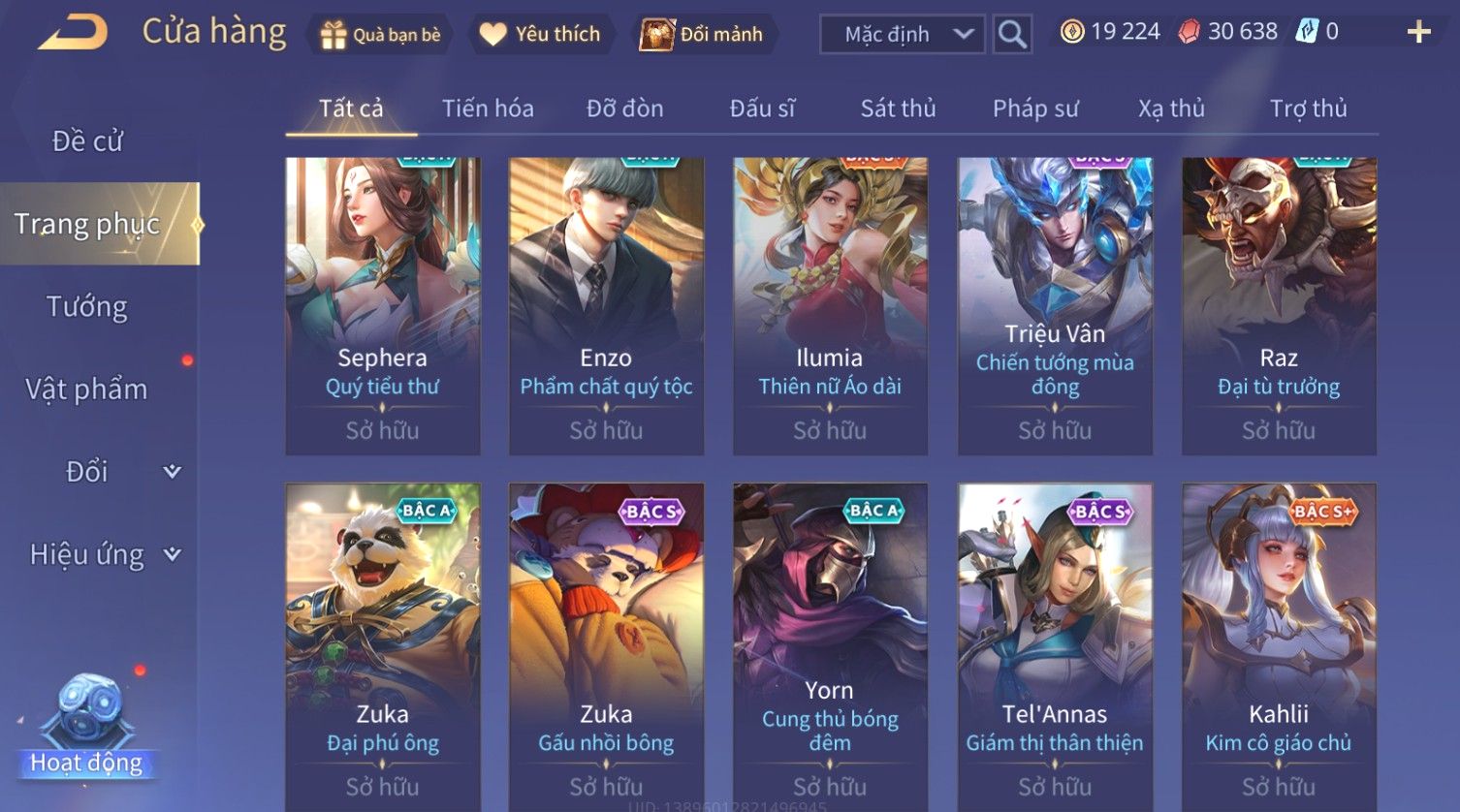1460x812 pixels.
Task: Go to the Tướng heroes section
Action: 87,307
